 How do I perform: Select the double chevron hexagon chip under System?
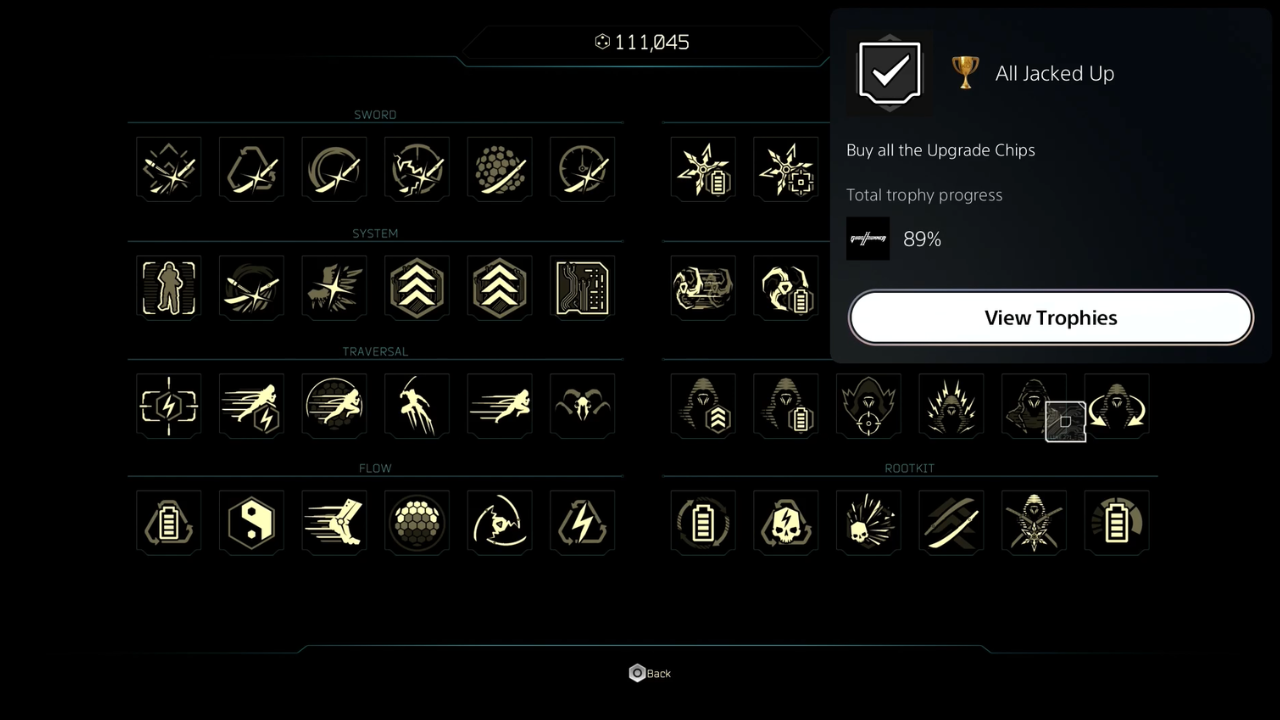pos(417,287)
